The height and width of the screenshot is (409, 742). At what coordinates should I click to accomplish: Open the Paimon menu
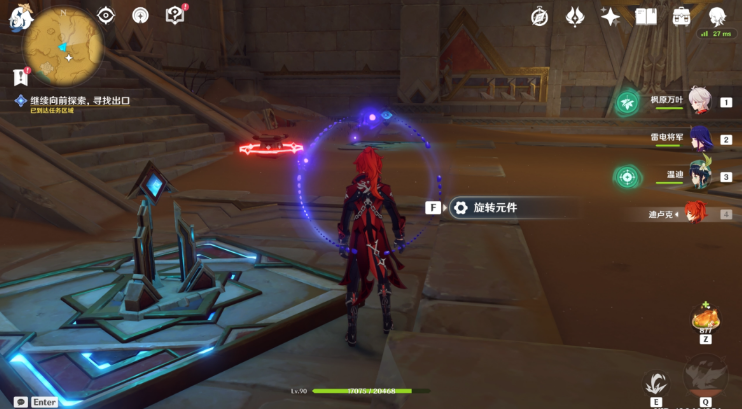click(x=19, y=19)
